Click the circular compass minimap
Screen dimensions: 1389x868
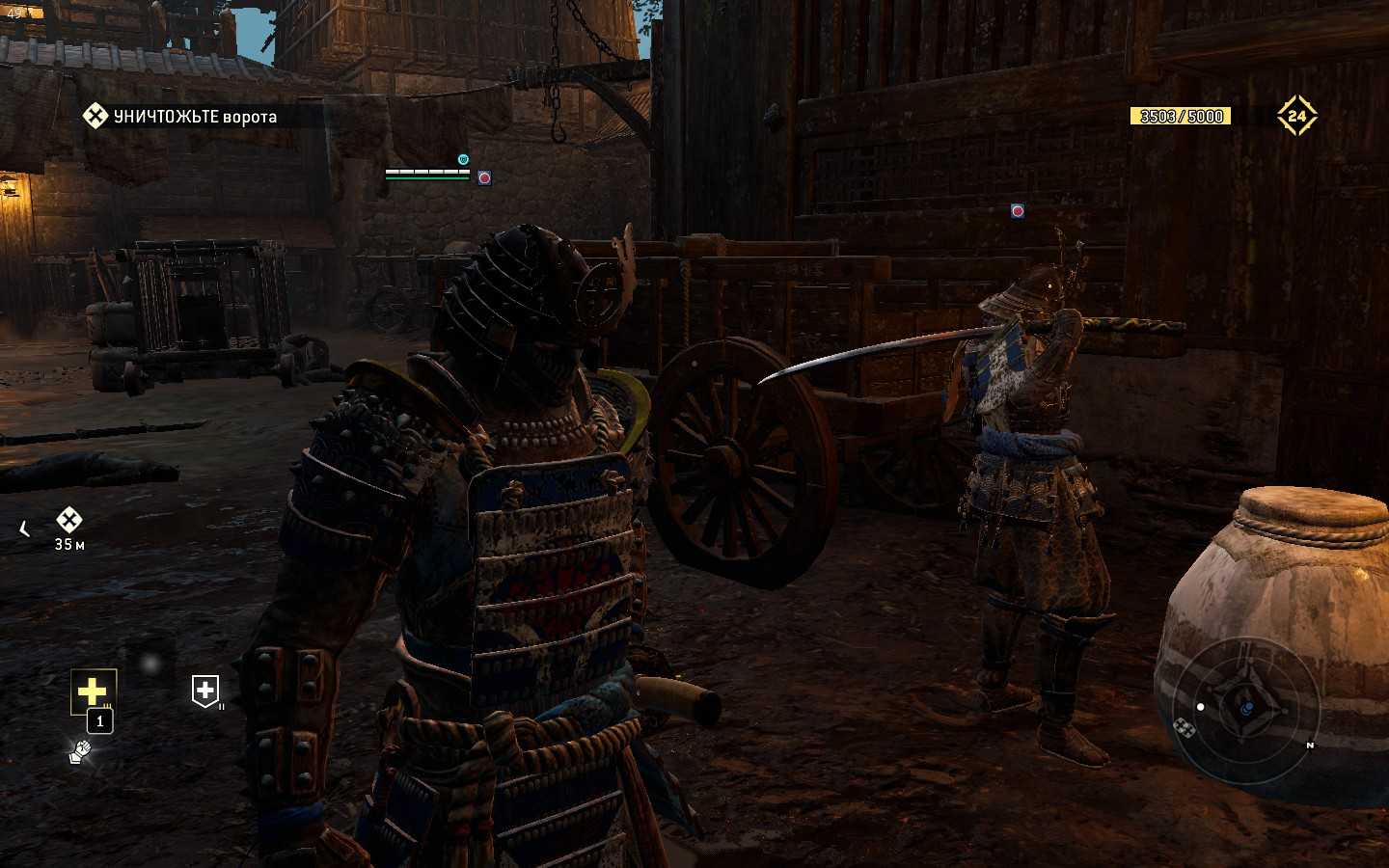click(x=1244, y=708)
